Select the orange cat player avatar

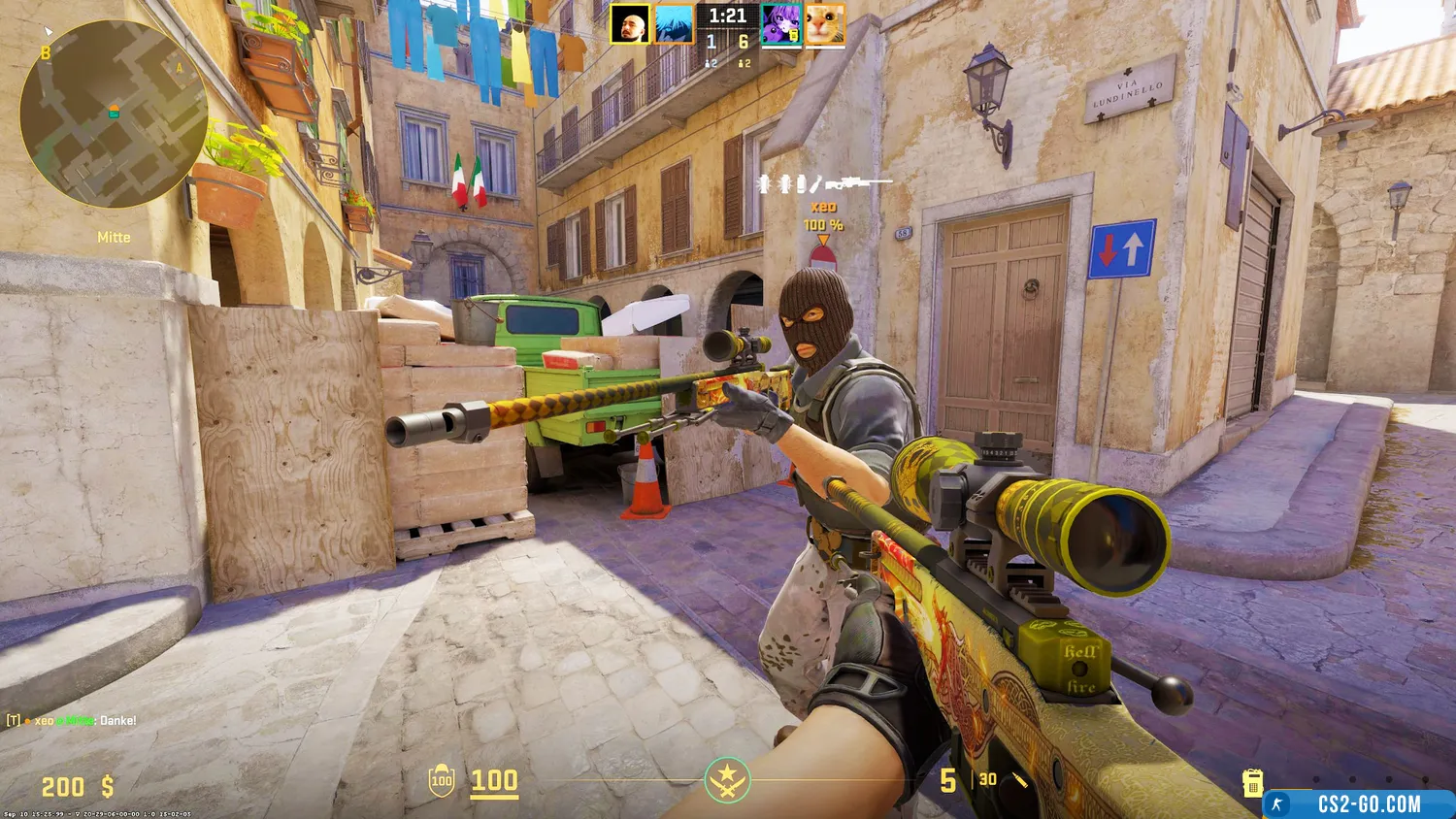coord(825,24)
